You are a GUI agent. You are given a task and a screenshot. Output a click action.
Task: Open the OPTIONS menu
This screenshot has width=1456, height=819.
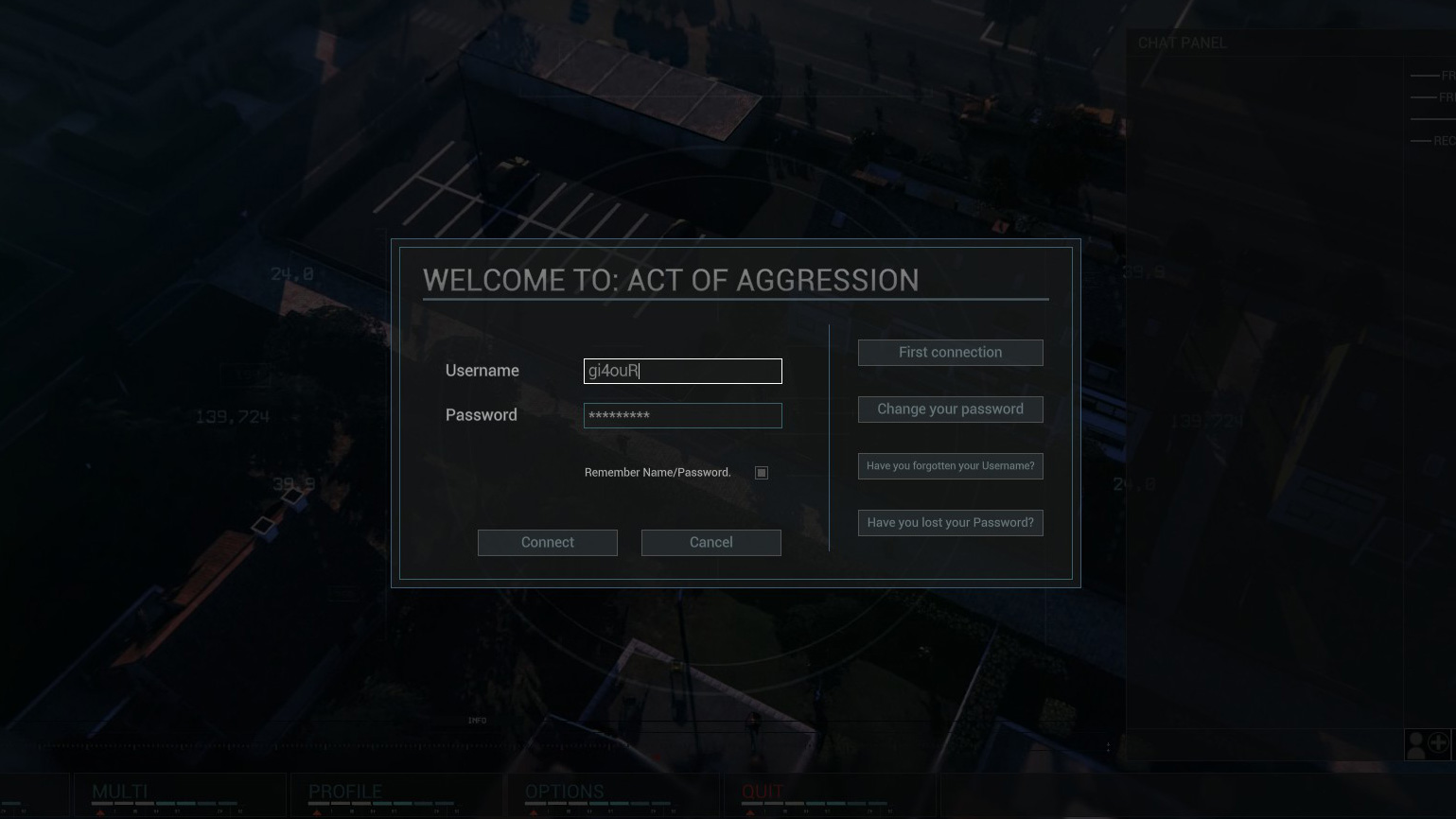click(x=564, y=793)
